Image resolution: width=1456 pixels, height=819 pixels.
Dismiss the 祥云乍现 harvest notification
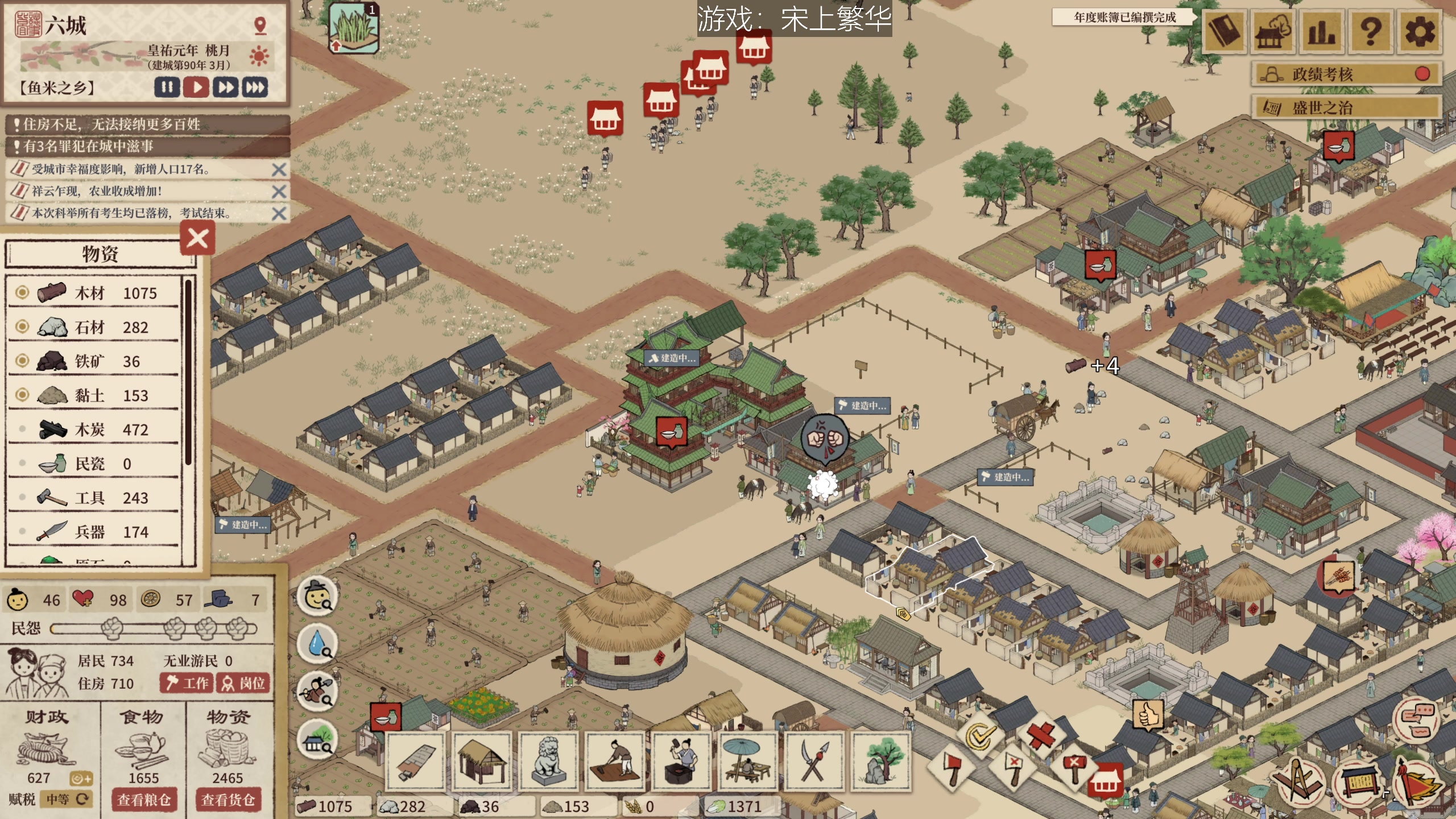[279, 192]
